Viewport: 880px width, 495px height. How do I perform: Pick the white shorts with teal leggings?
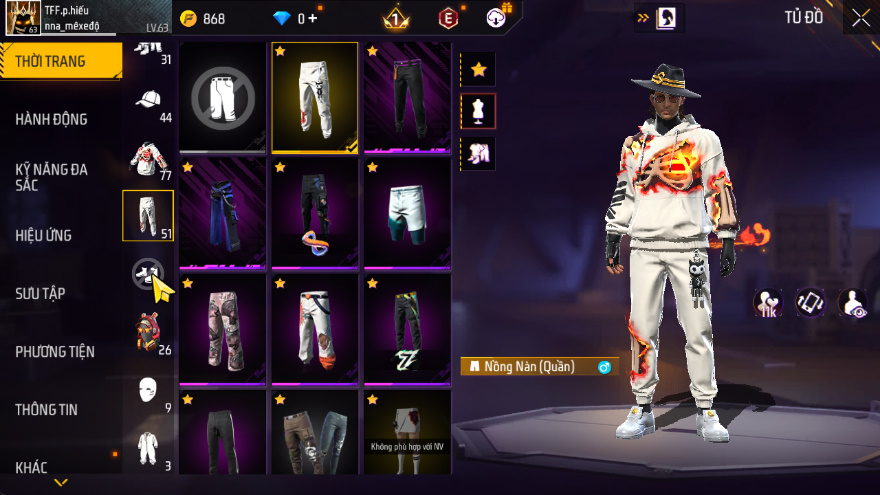[x=407, y=212]
